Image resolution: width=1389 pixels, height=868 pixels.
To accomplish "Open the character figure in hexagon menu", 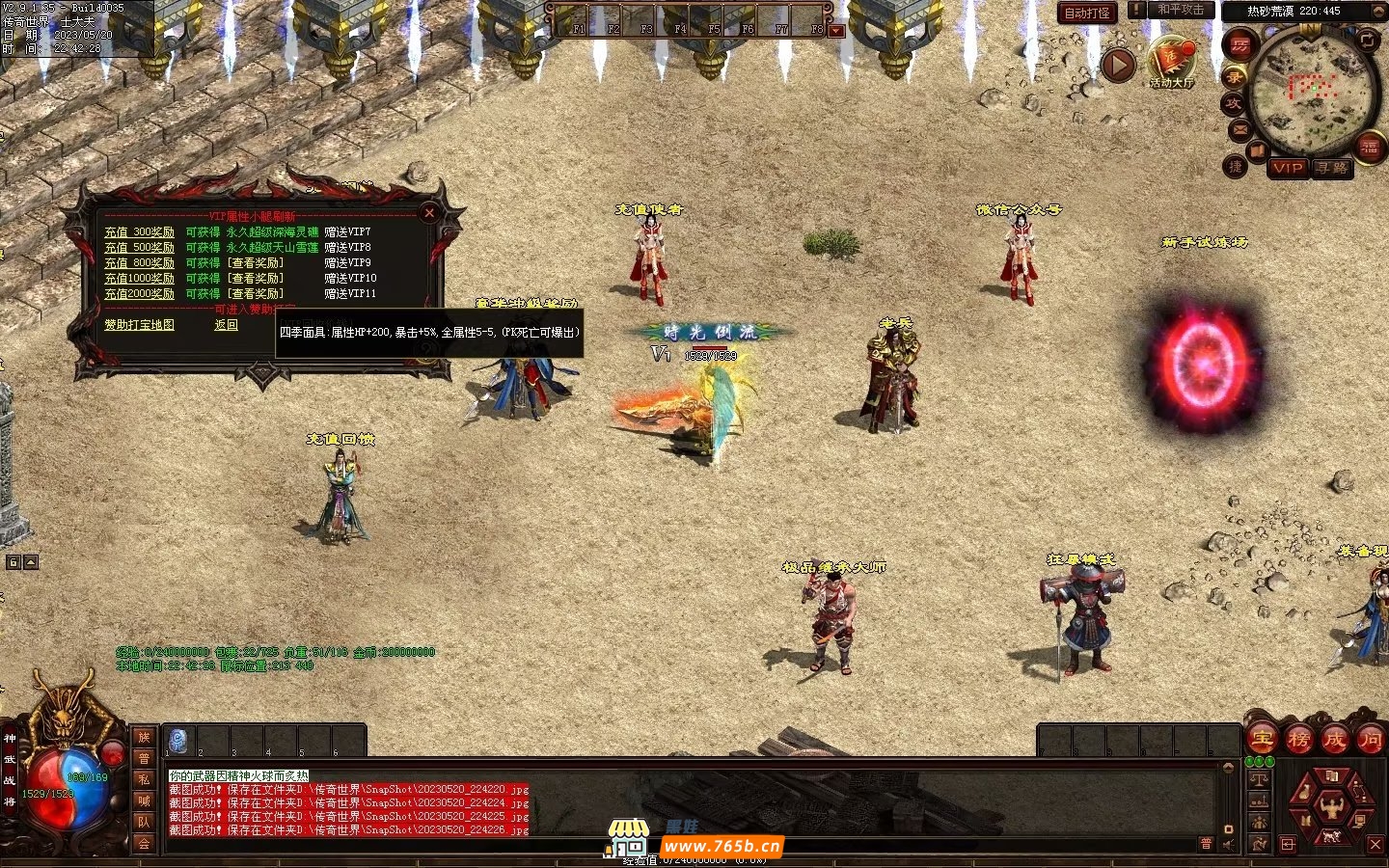I will (x=1332, y=806).
